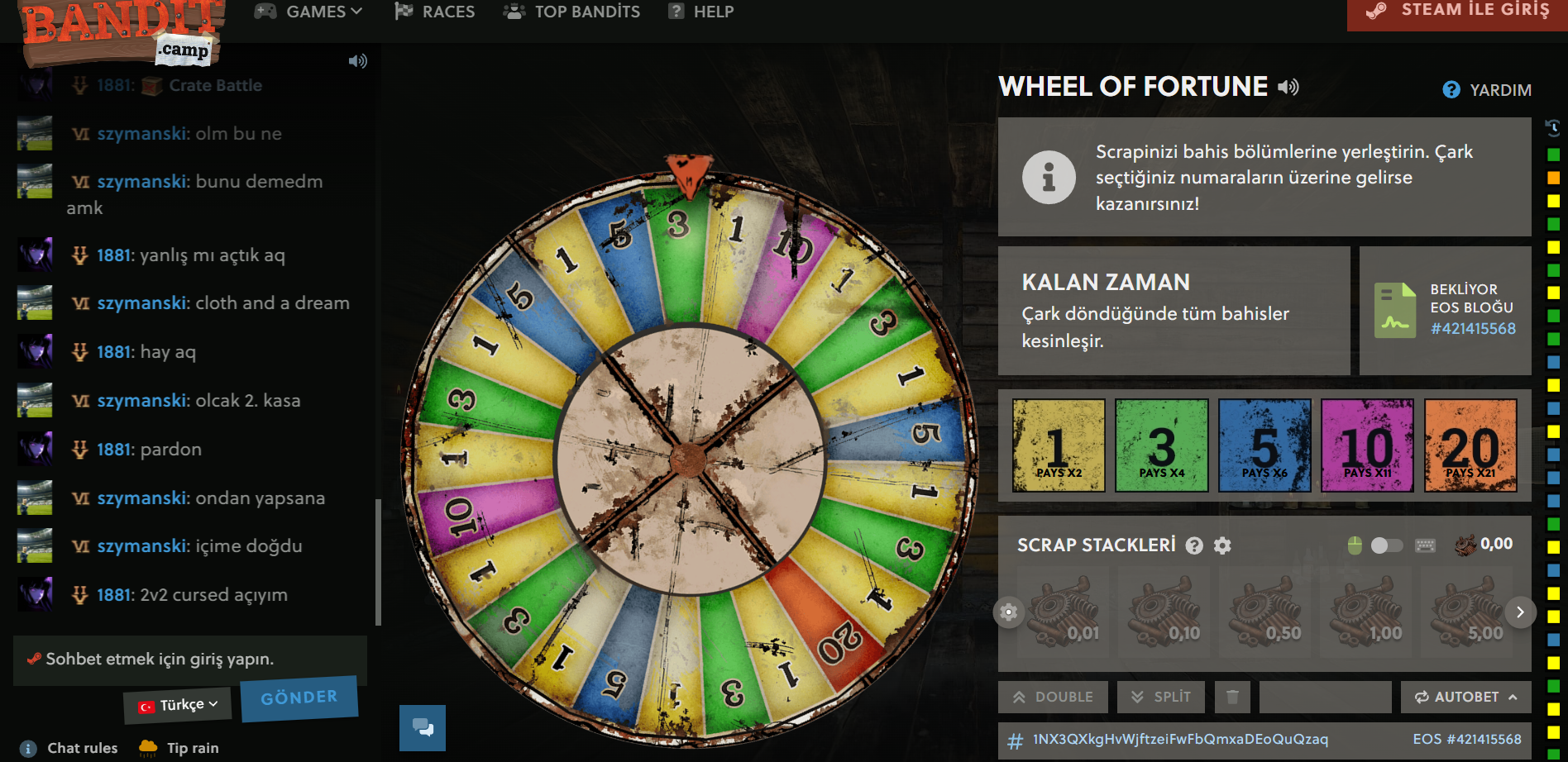Open the GAMES dropdown menu

308,12
